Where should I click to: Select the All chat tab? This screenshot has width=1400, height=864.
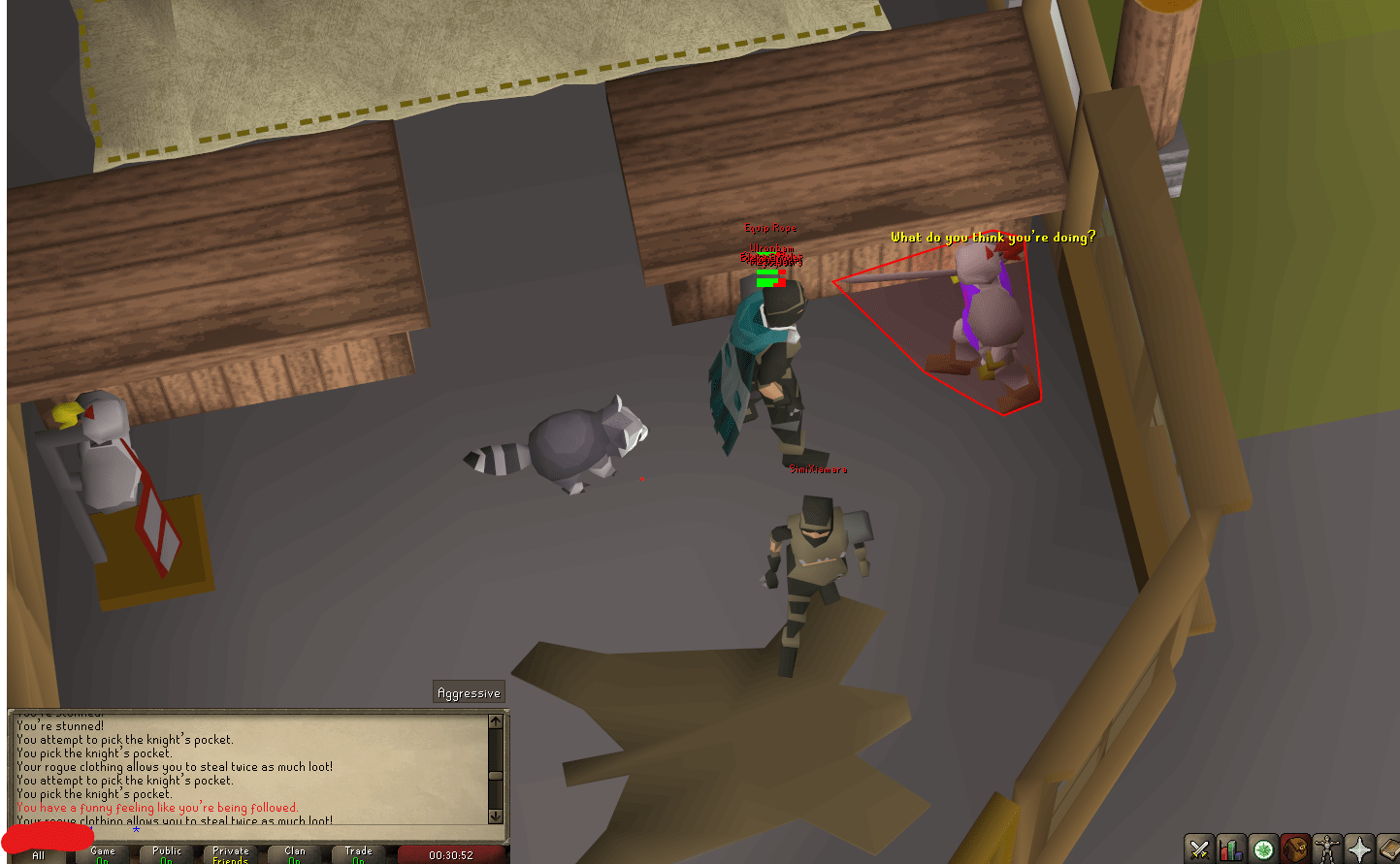(36, 853)
